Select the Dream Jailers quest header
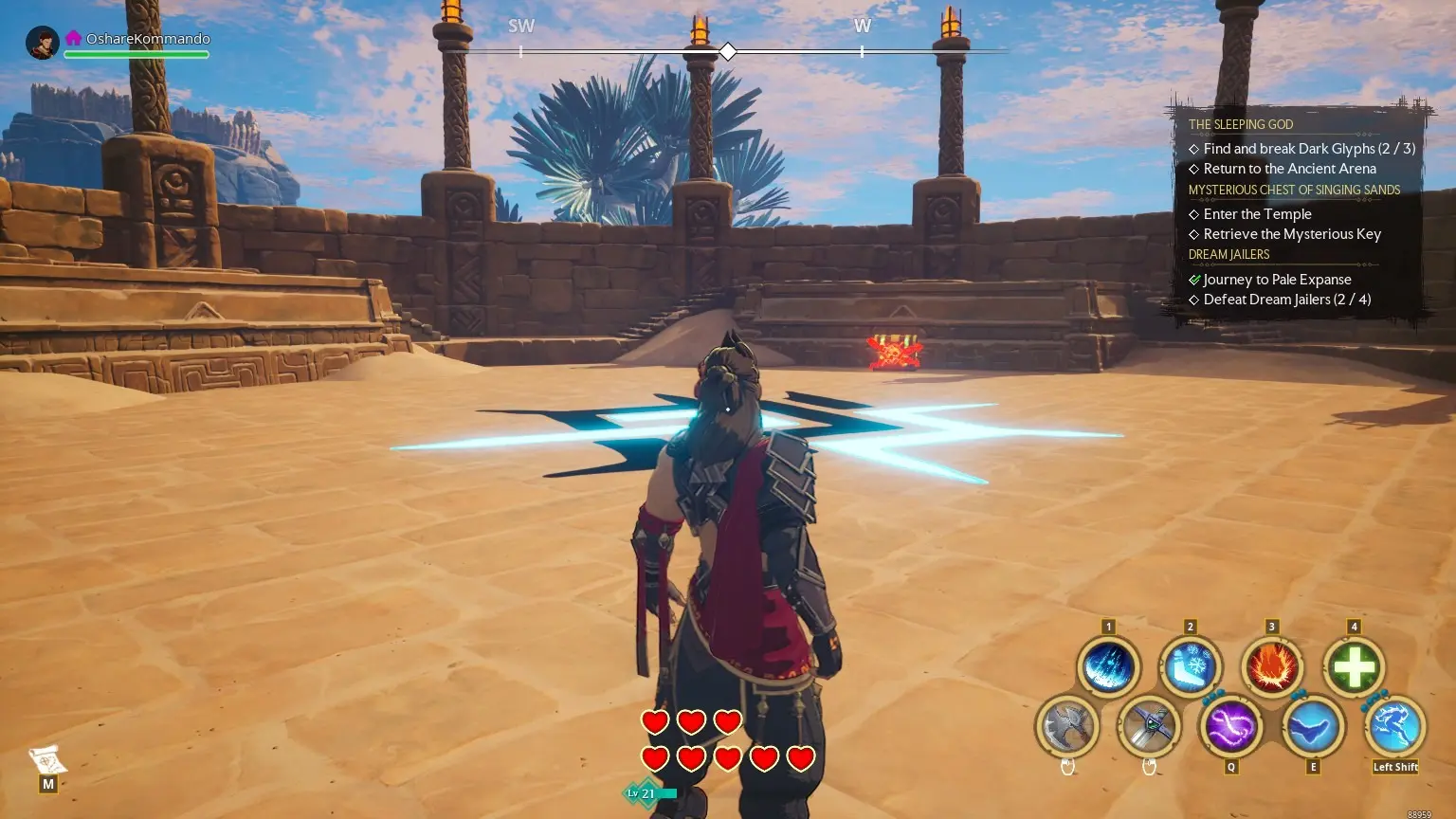The width and height of the screenshot is (1456, 819). coord(1228,254)
